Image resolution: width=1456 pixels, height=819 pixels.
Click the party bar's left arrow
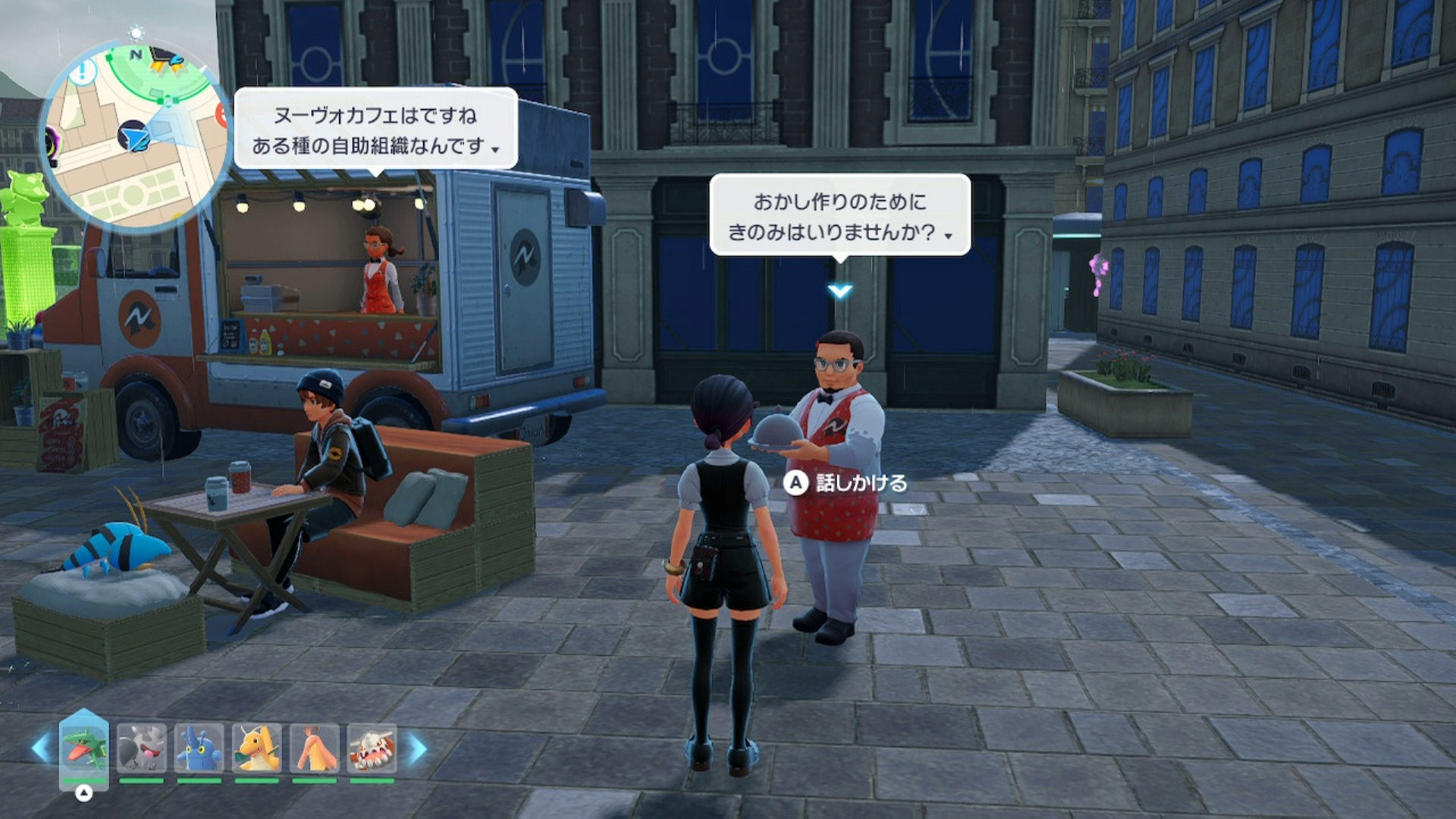(41, 747)
